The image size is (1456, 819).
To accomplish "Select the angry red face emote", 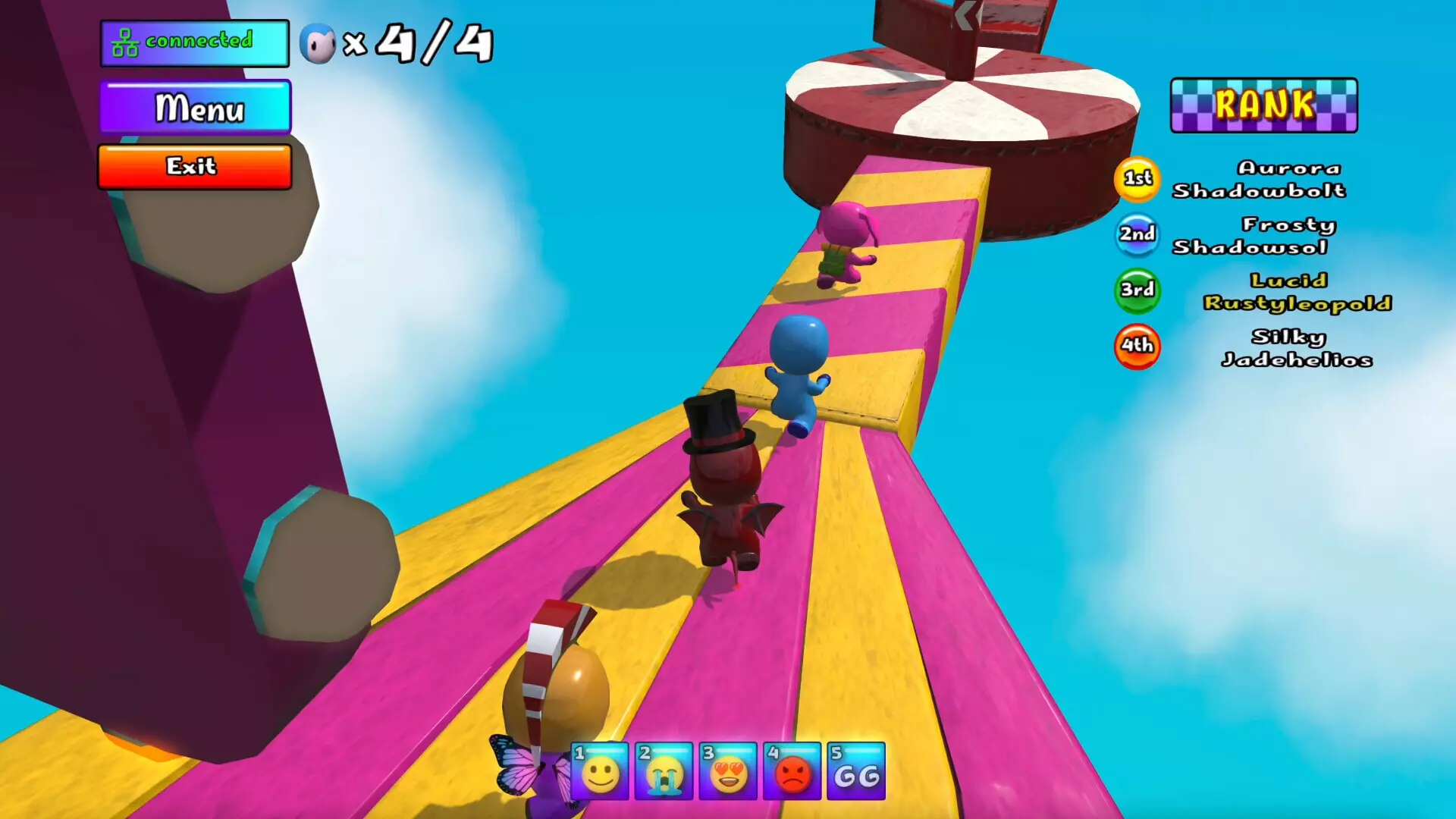I will point(792,772).
